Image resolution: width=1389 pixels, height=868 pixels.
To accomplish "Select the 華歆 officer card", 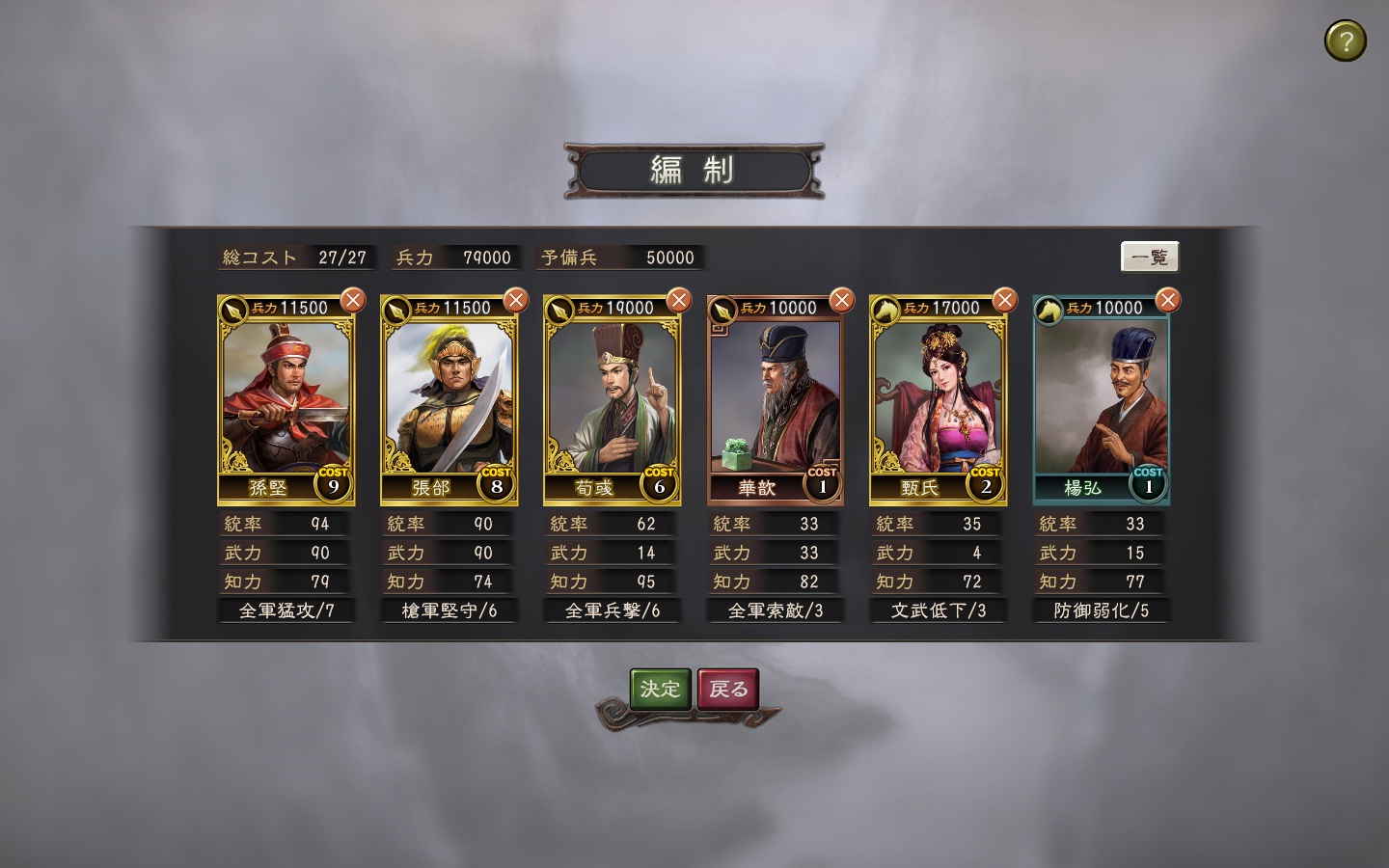I will click(775, 400).
